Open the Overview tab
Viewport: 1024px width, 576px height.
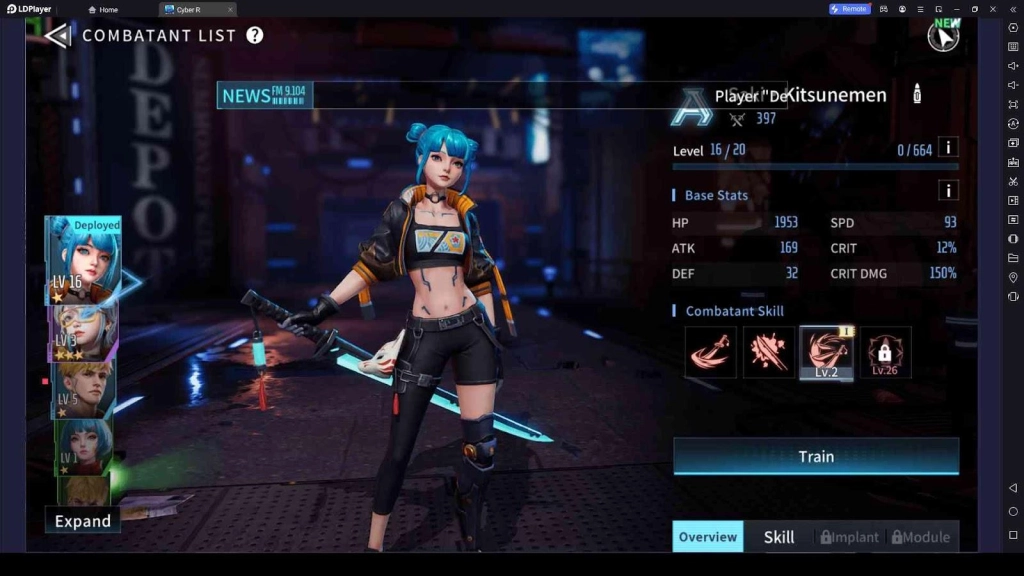tap(708, 537)
